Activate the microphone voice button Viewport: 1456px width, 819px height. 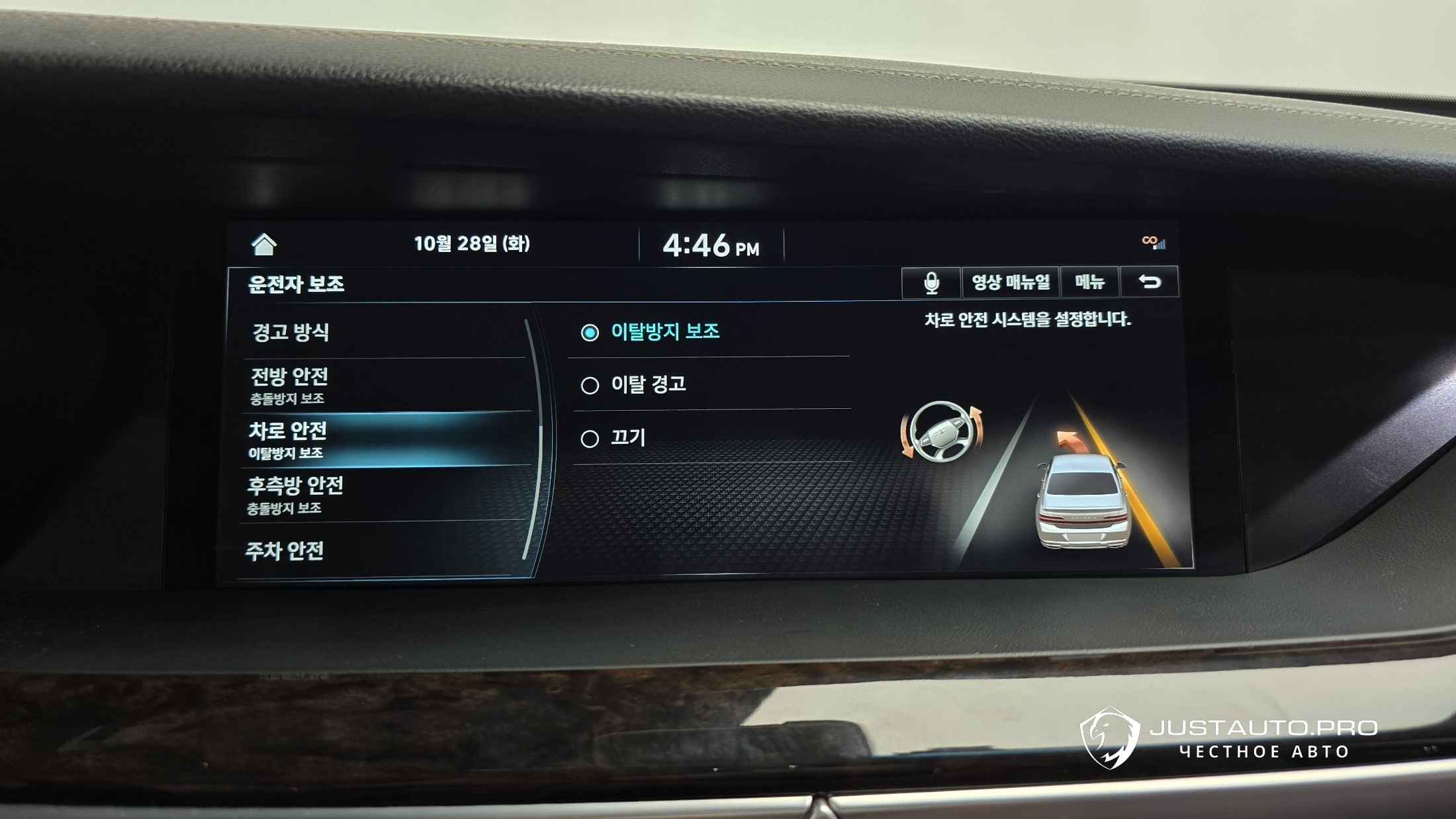[931, 282]
